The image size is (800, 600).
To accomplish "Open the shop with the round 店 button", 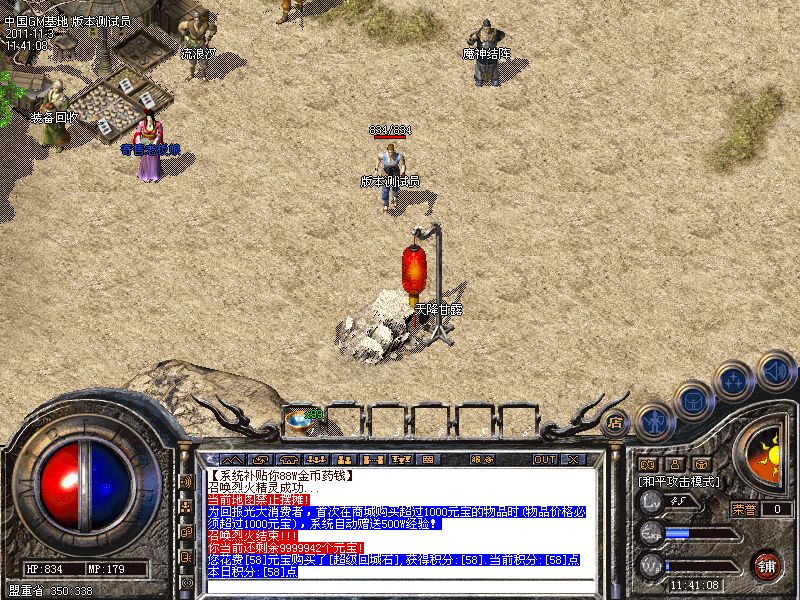I will [617, 422].
